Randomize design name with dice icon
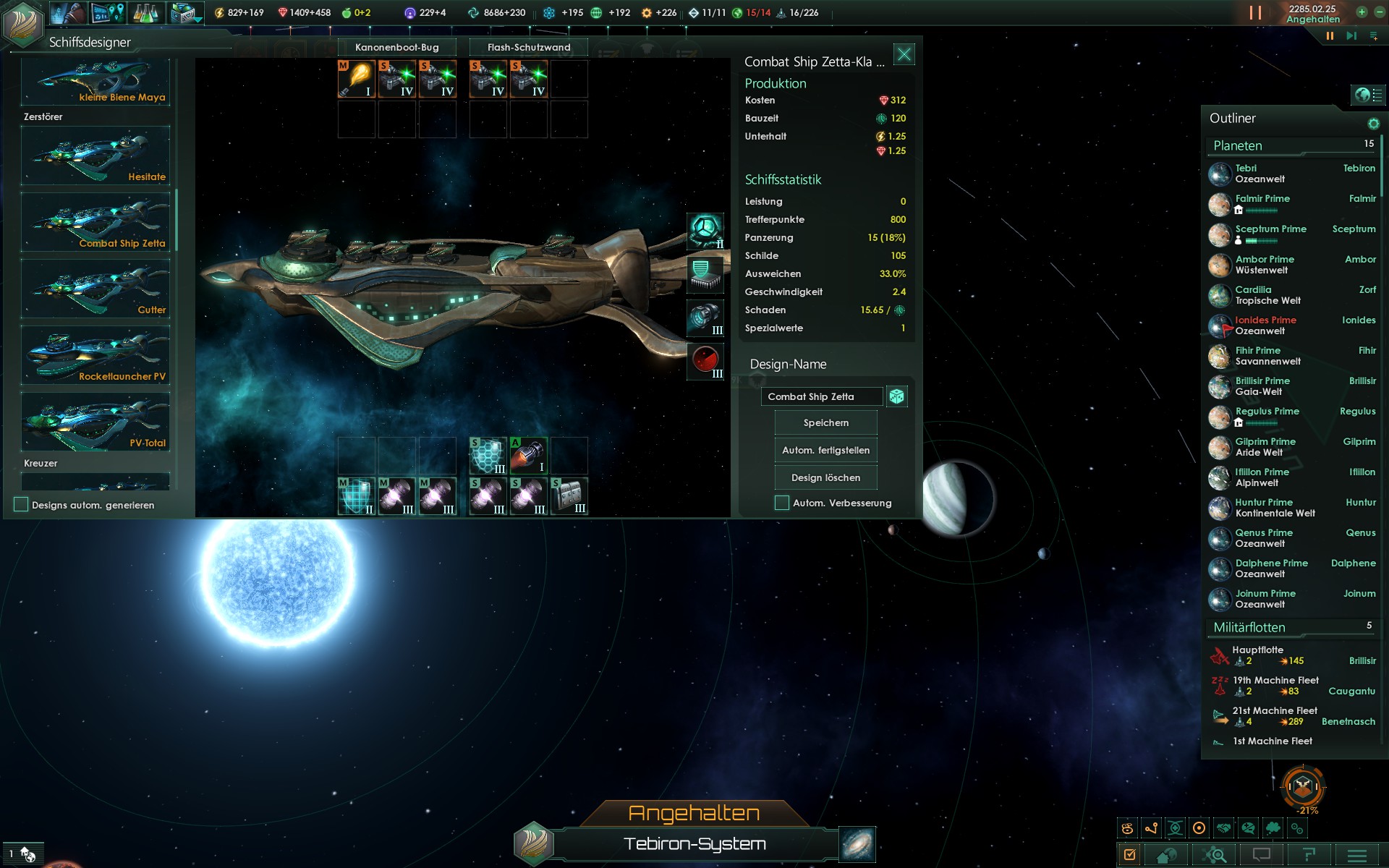The image size is (1389, 868). tap(897, 396)
